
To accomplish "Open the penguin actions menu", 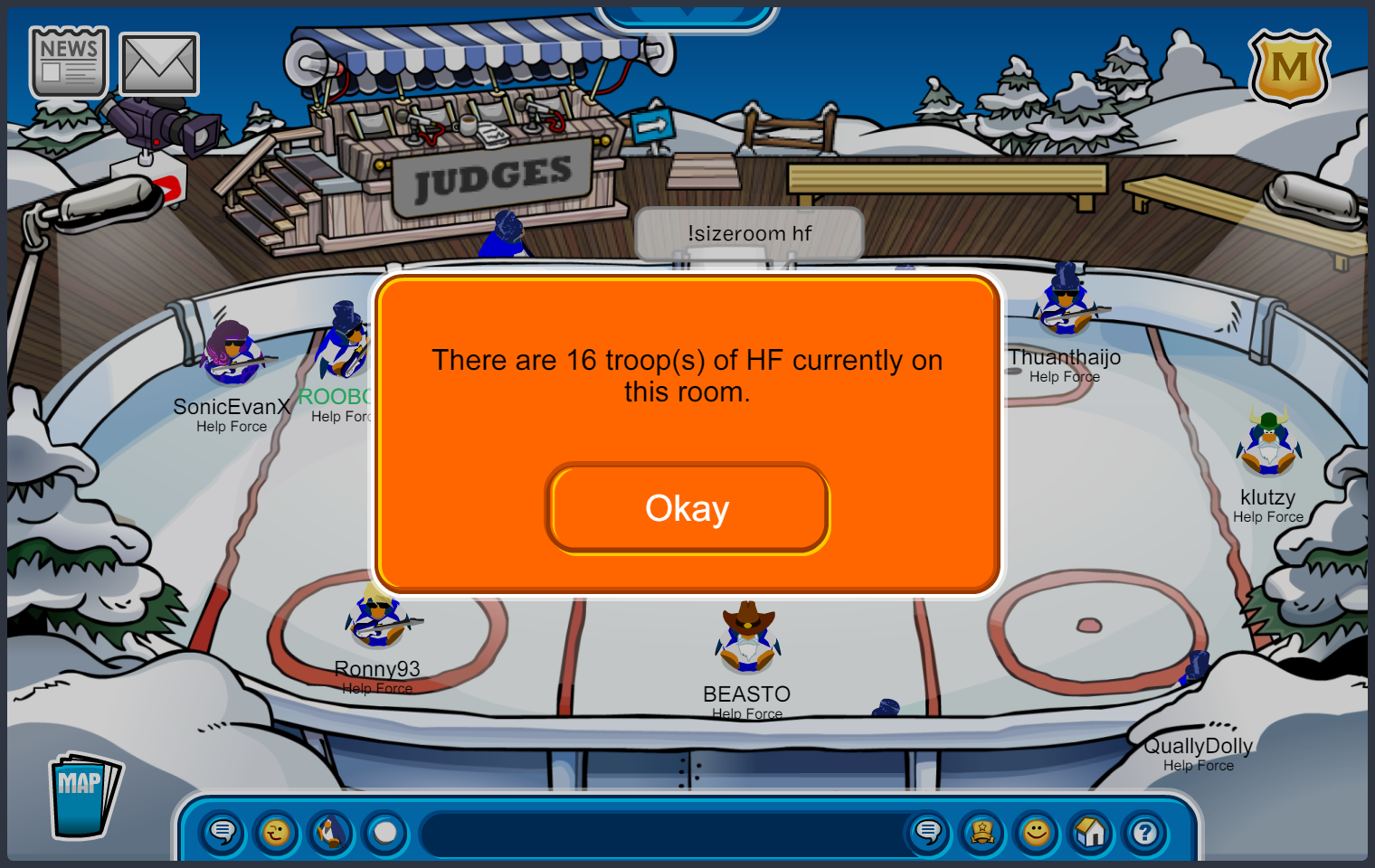I will (x=331, y=832).
